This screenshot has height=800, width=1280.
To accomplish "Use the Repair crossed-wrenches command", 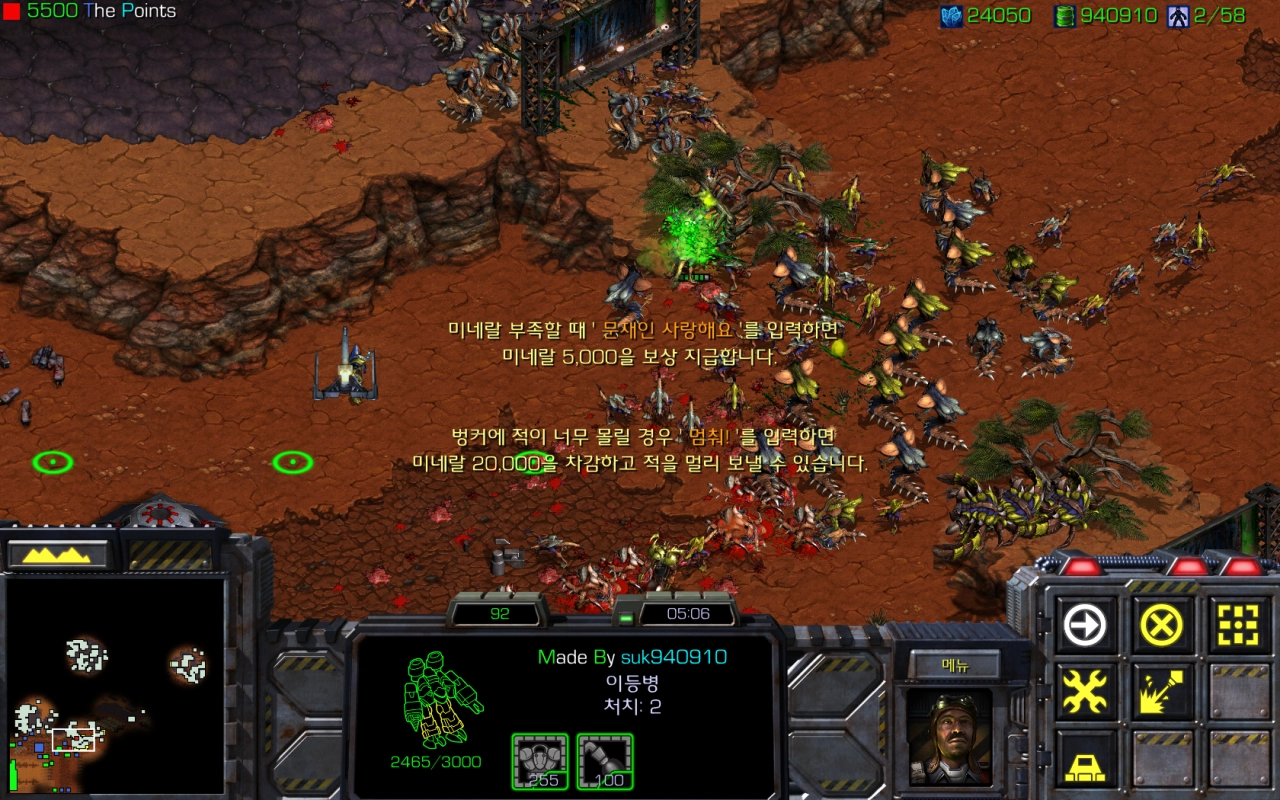I will point(1085,692).
